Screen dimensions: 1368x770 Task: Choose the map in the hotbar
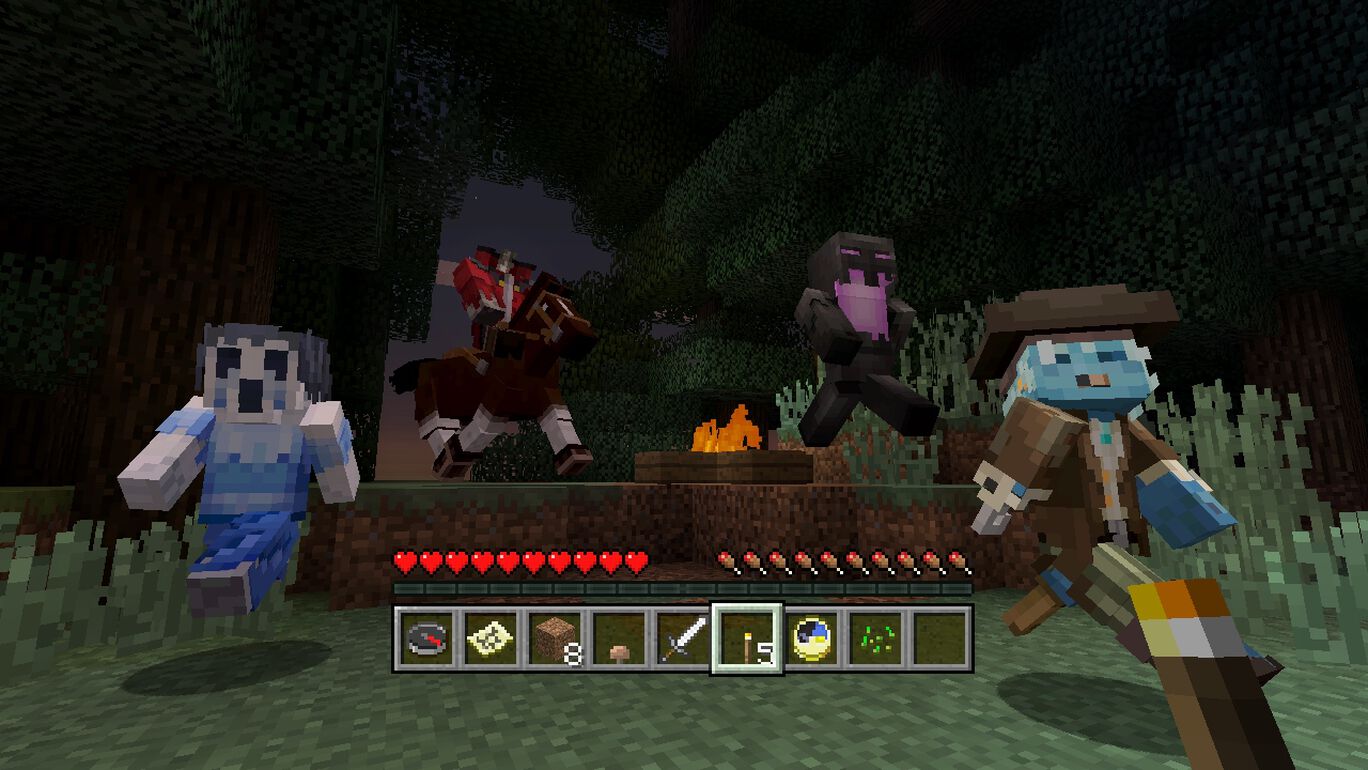pos(490,639)
